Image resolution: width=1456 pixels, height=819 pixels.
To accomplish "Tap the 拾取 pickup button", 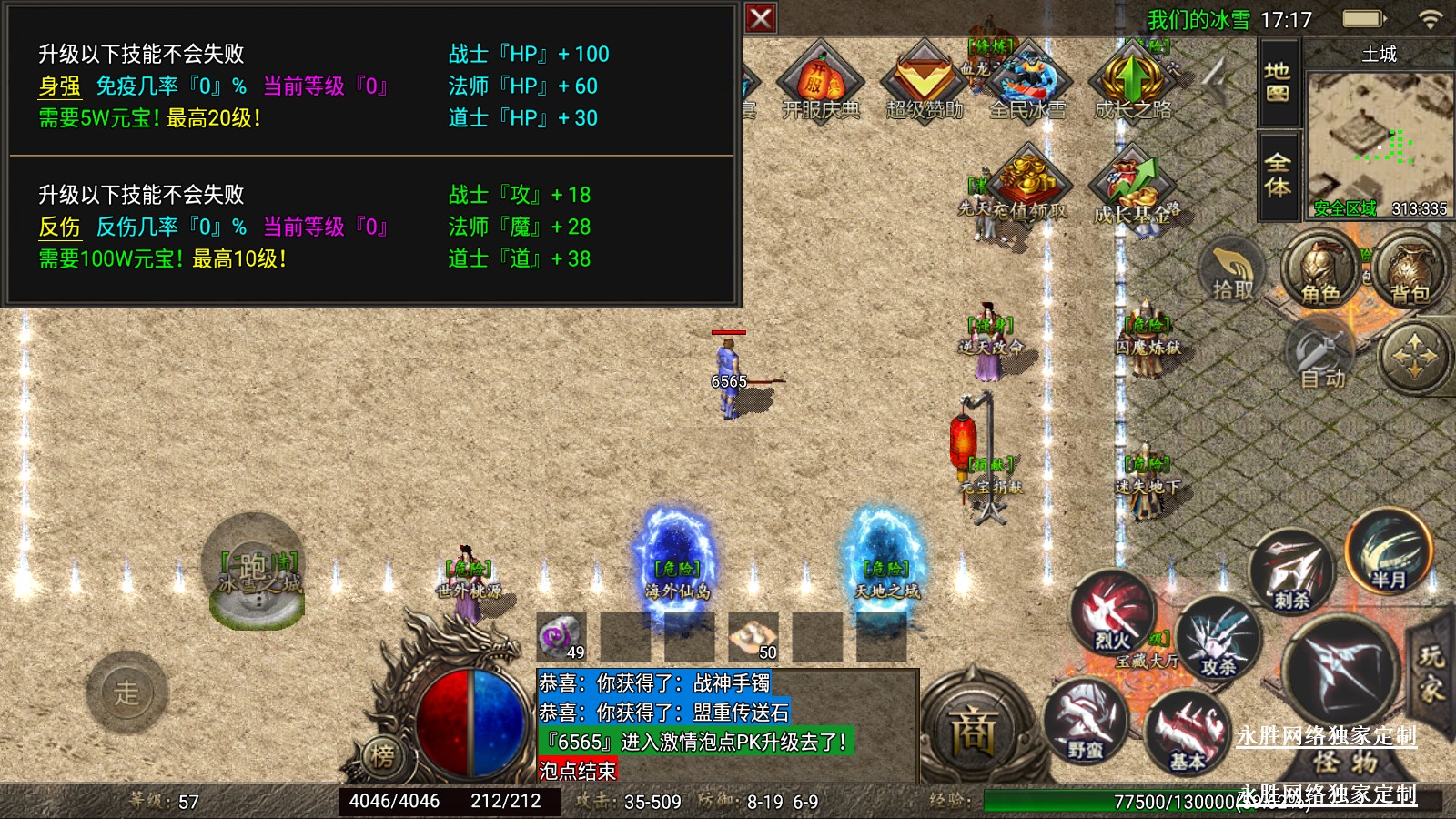I will coord(1232,270).
